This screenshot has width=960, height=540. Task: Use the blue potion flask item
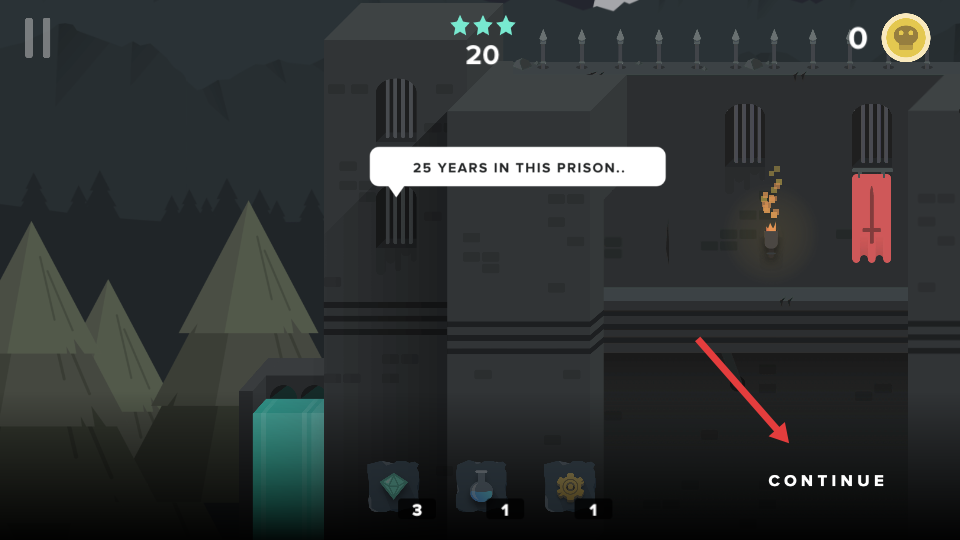(x=481, y=487)
